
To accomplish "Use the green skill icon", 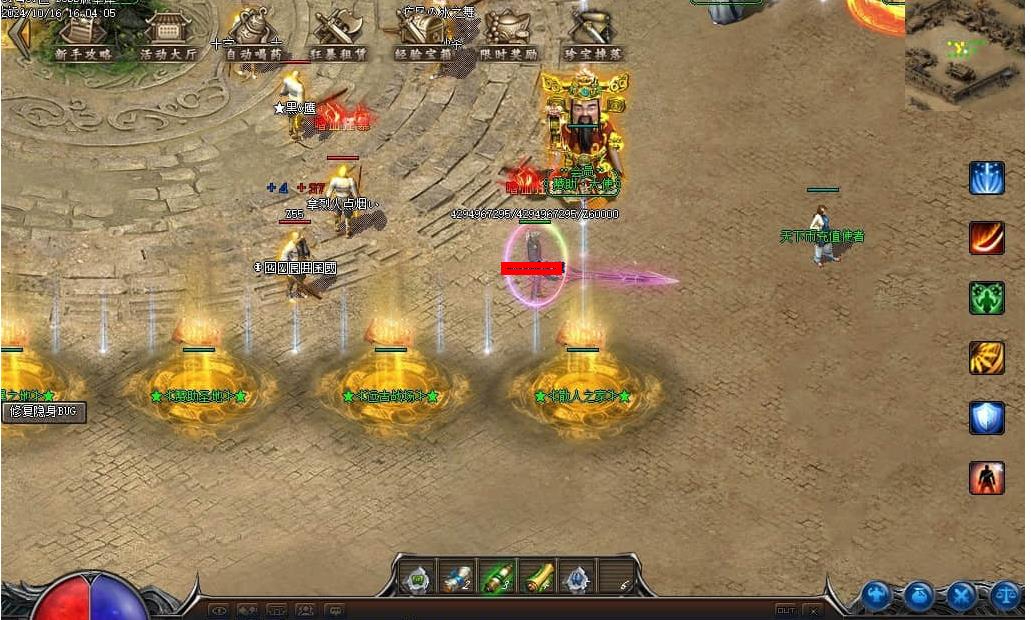I will 986,298.
